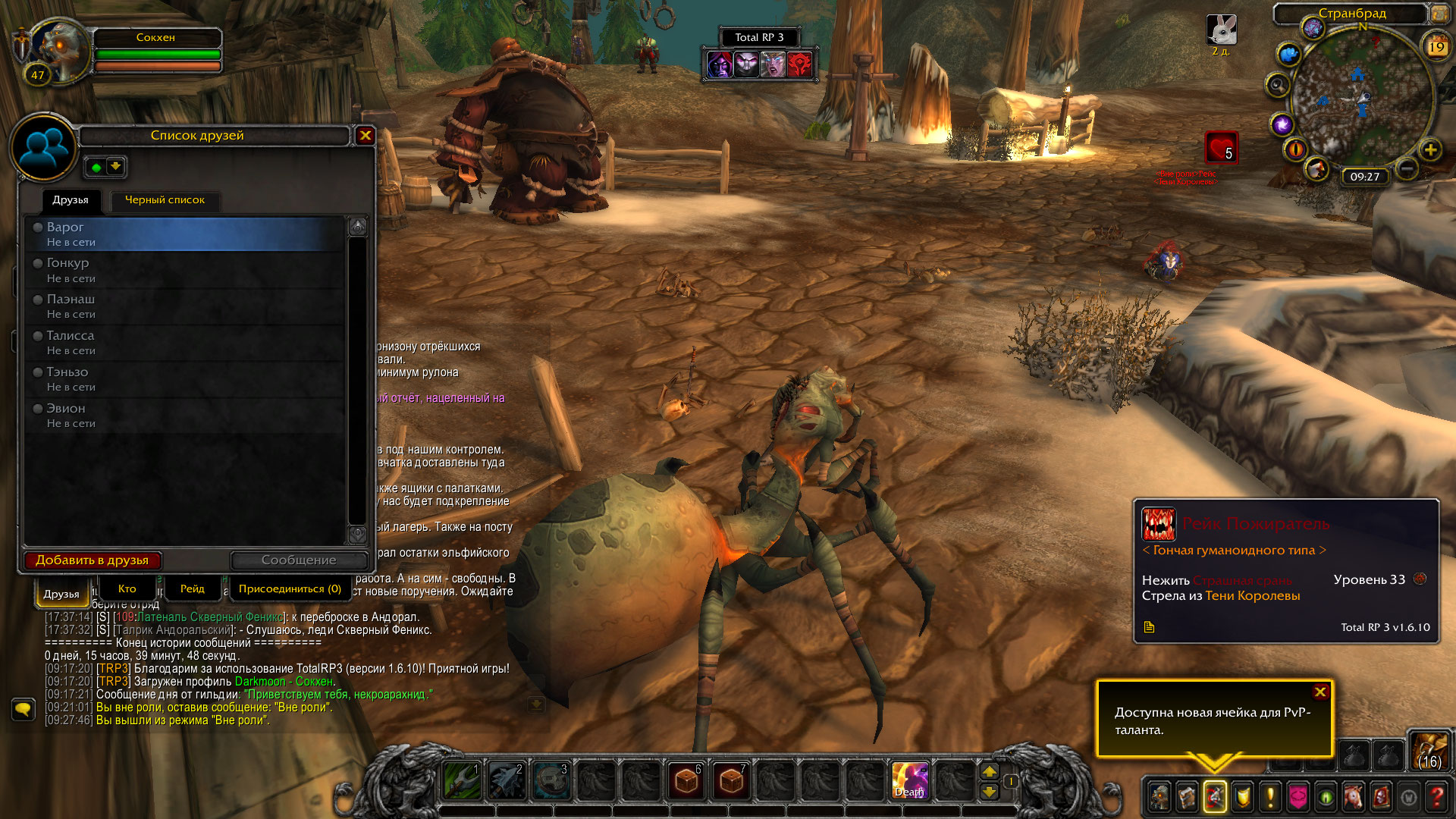Open the chat speech bubble button
The image size is (1456, 819).
pos(24,709)
